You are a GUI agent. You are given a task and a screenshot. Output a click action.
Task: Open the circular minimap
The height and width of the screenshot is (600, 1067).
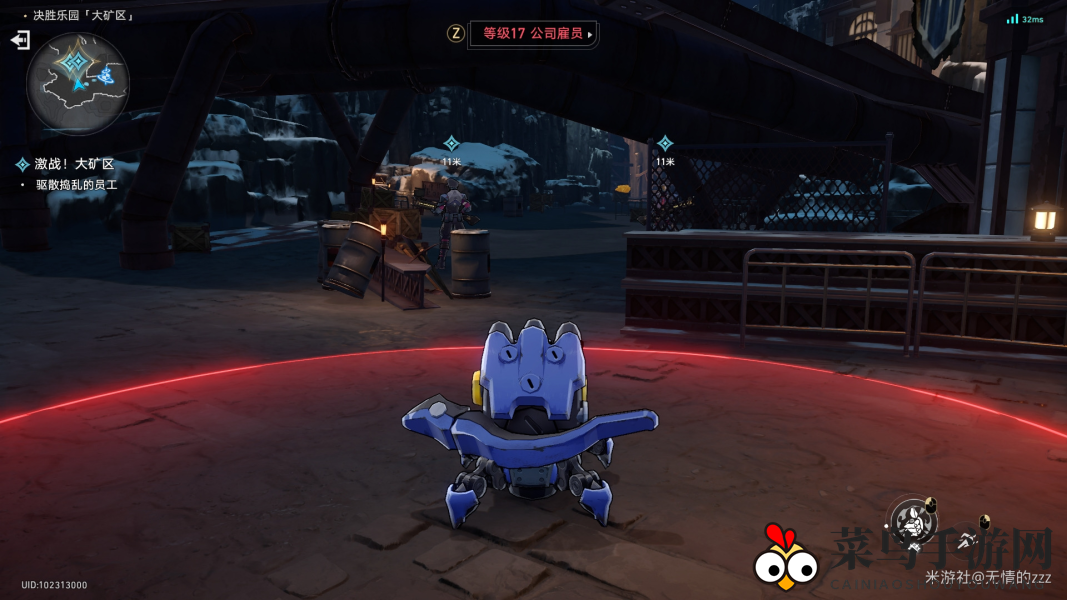(77, 83)
